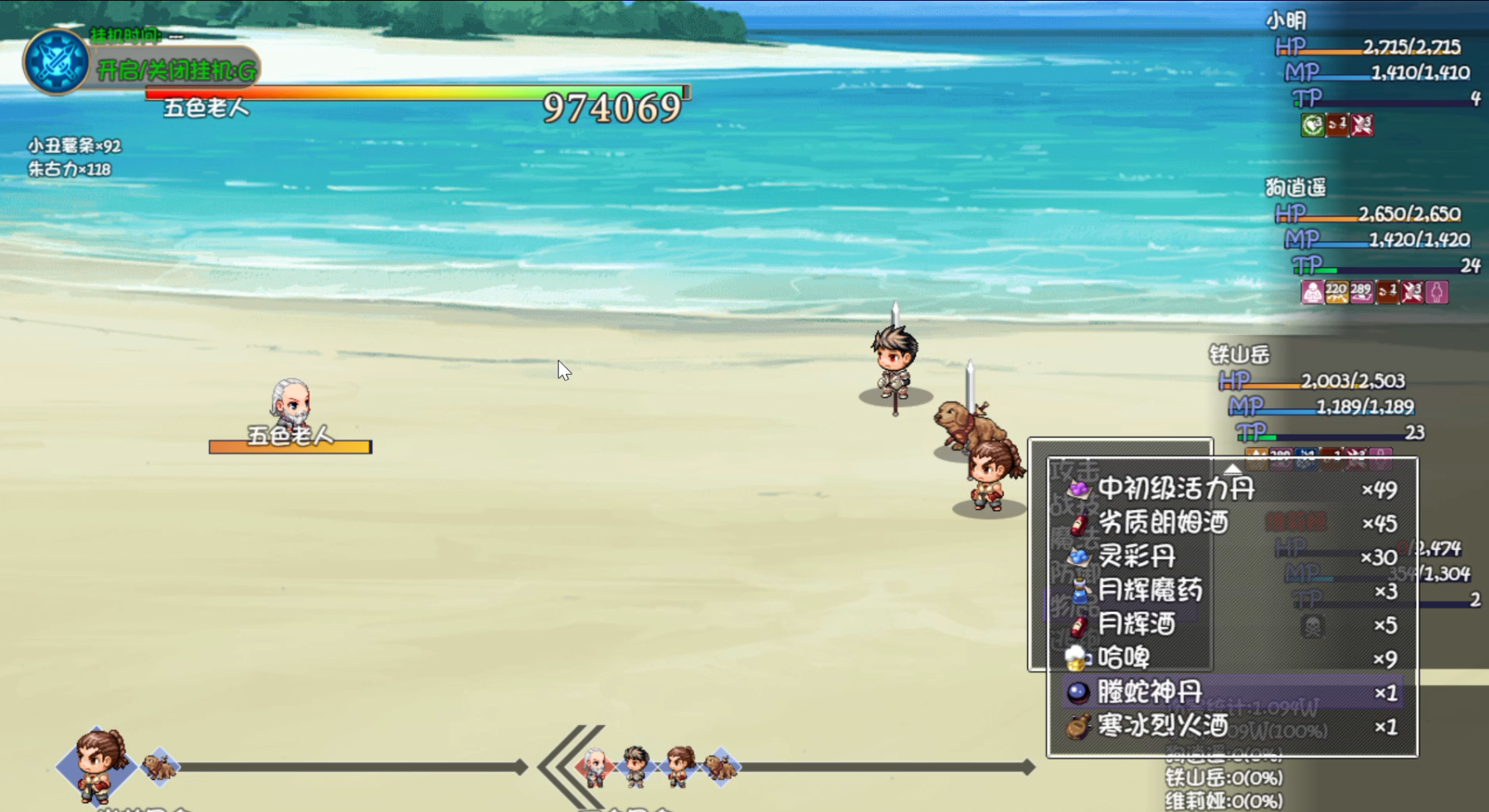Select 中初级活力丹 from the item list
Image resolution: width=1489 pixels, height=812 pixels.
click(1175, 489)
